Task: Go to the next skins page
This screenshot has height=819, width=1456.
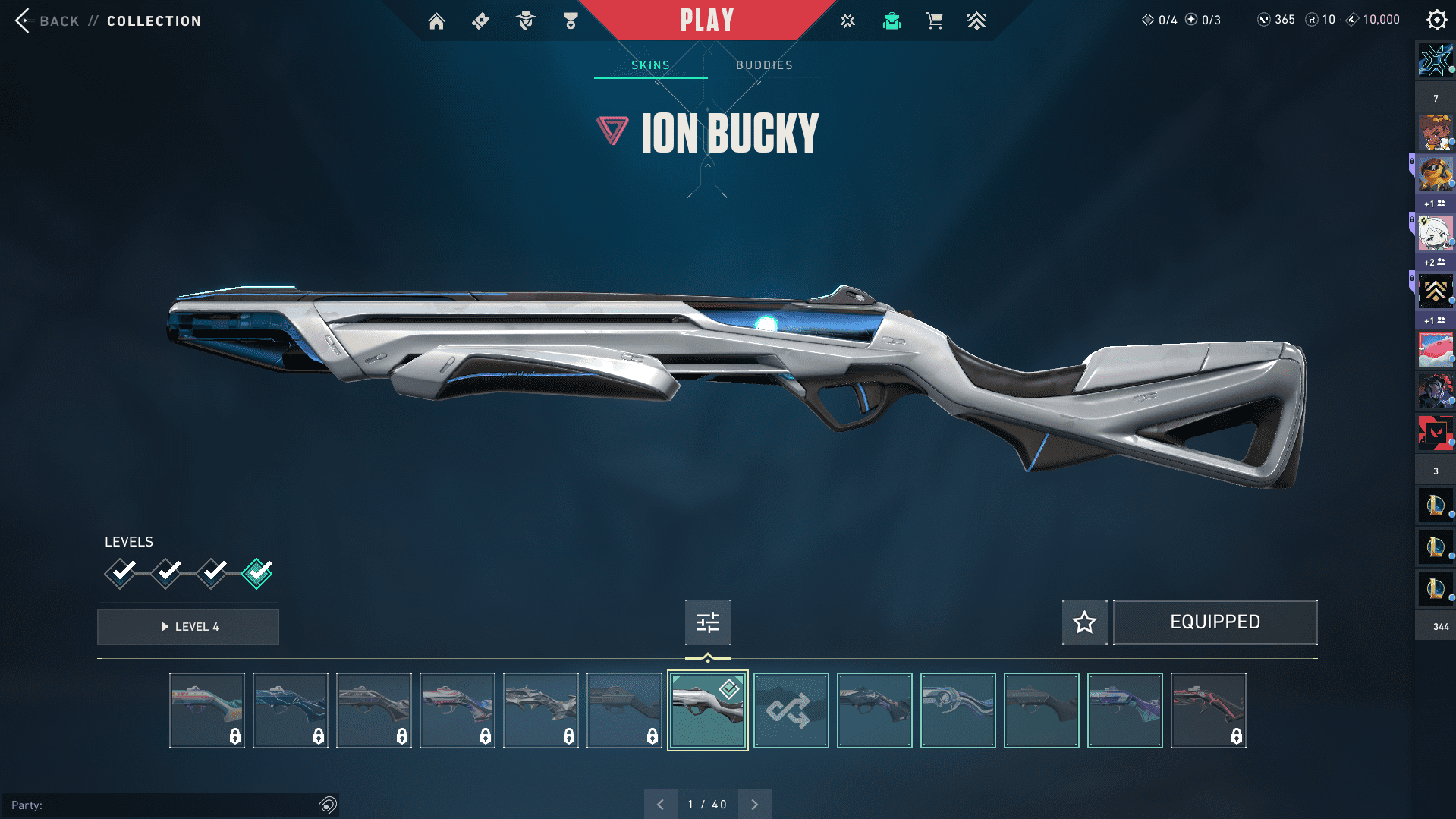Action: (x=754, y=805)
